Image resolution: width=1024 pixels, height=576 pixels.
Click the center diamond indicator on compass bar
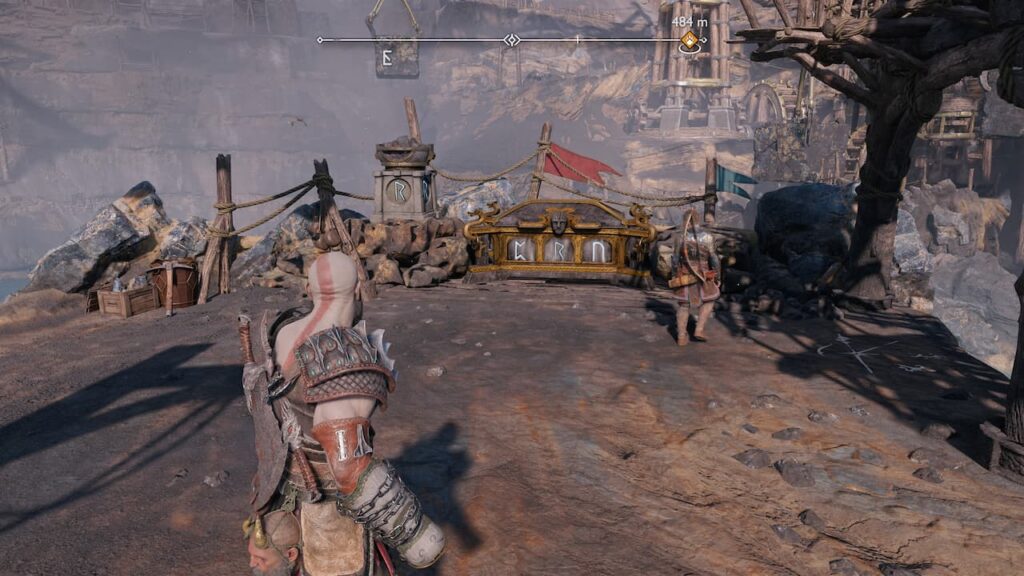click(512, 40)
